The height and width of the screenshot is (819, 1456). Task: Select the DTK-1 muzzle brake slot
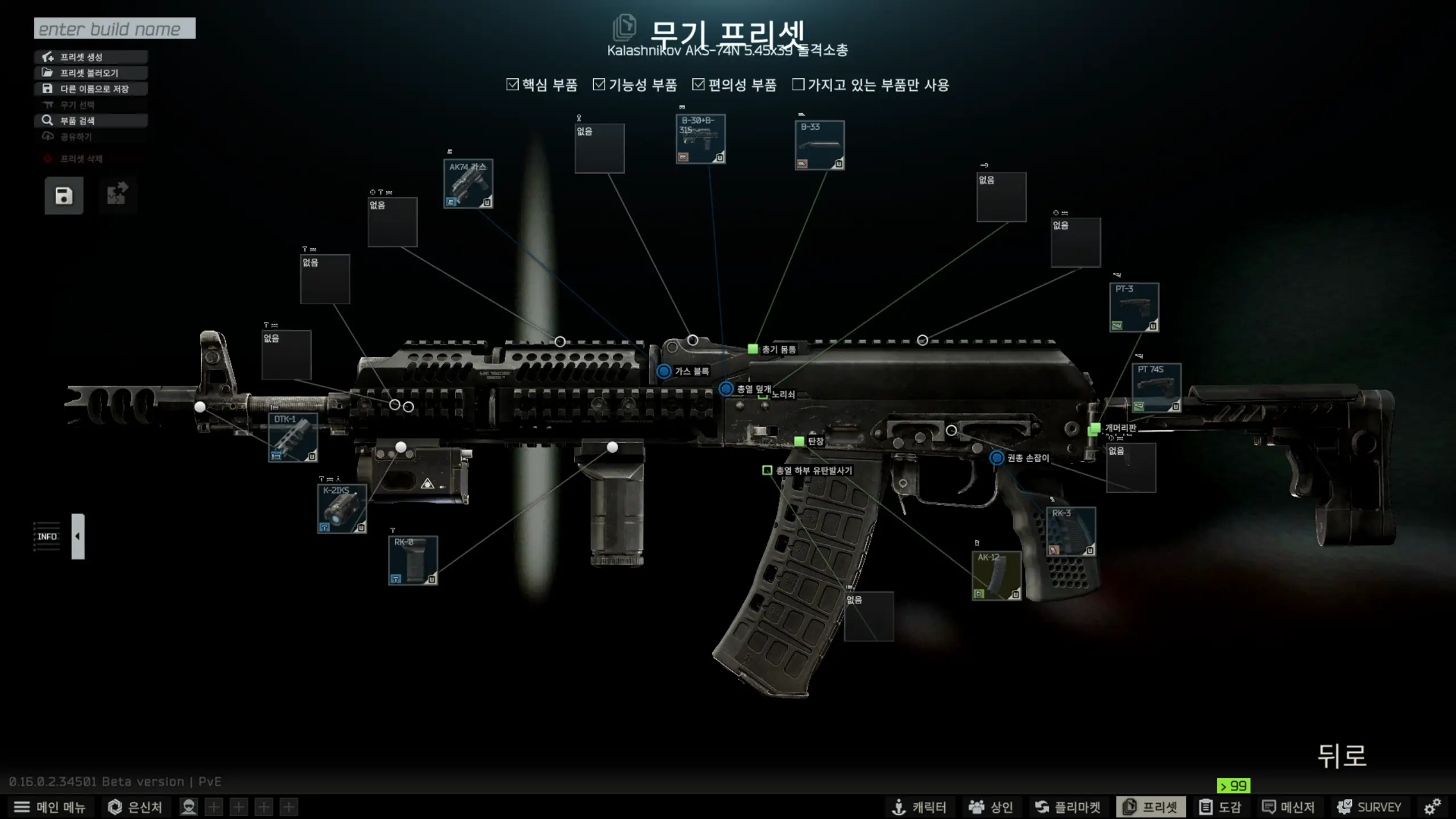click(x=293, y=437)
